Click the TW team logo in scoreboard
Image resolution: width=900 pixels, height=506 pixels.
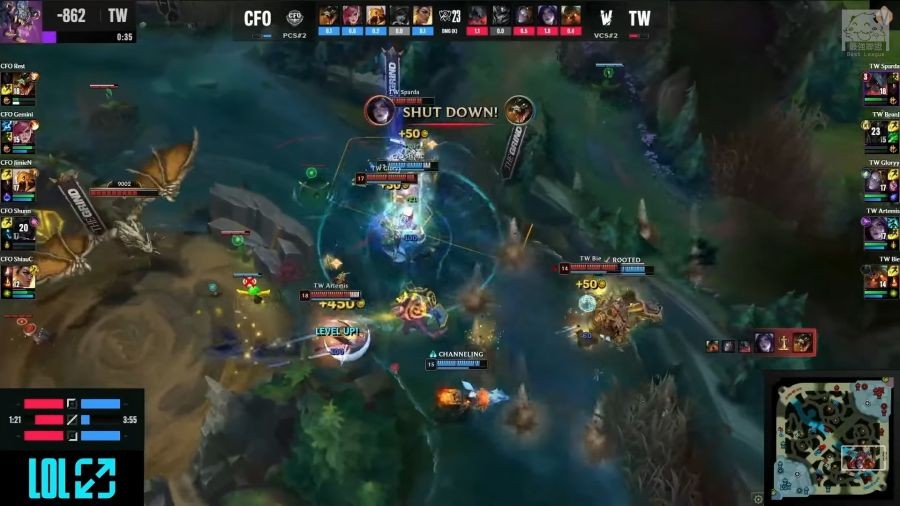click(x=605, y=18)
